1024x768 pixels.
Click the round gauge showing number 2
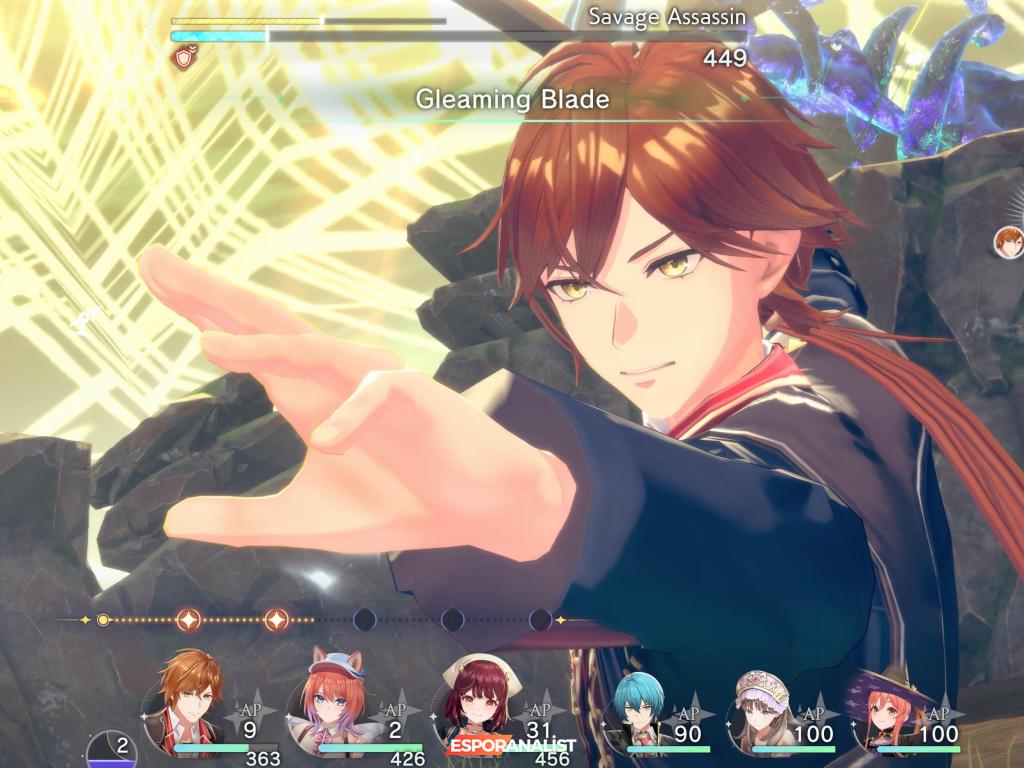click(112, 750)
